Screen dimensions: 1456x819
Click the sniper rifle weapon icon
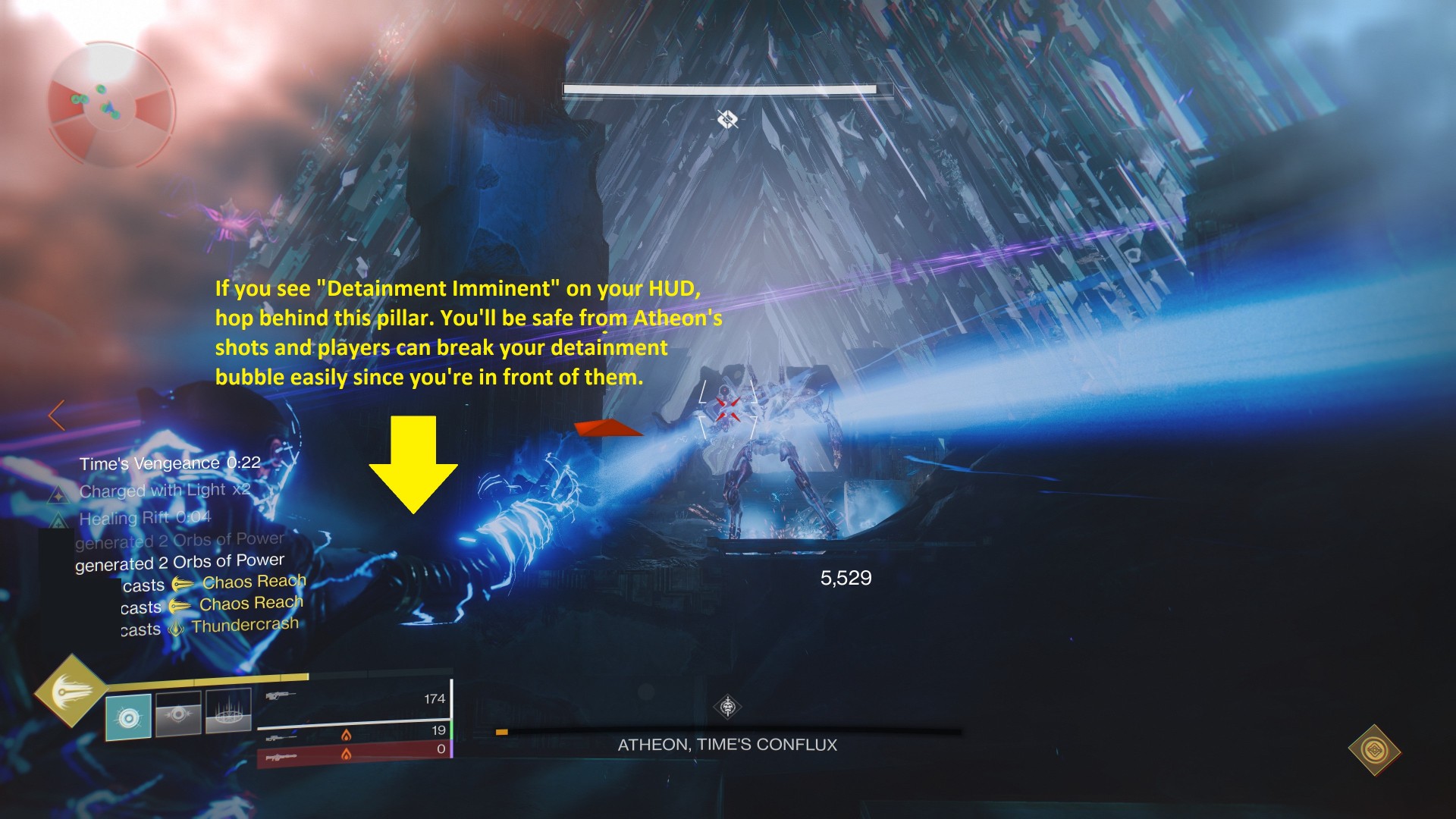(280, 738)
